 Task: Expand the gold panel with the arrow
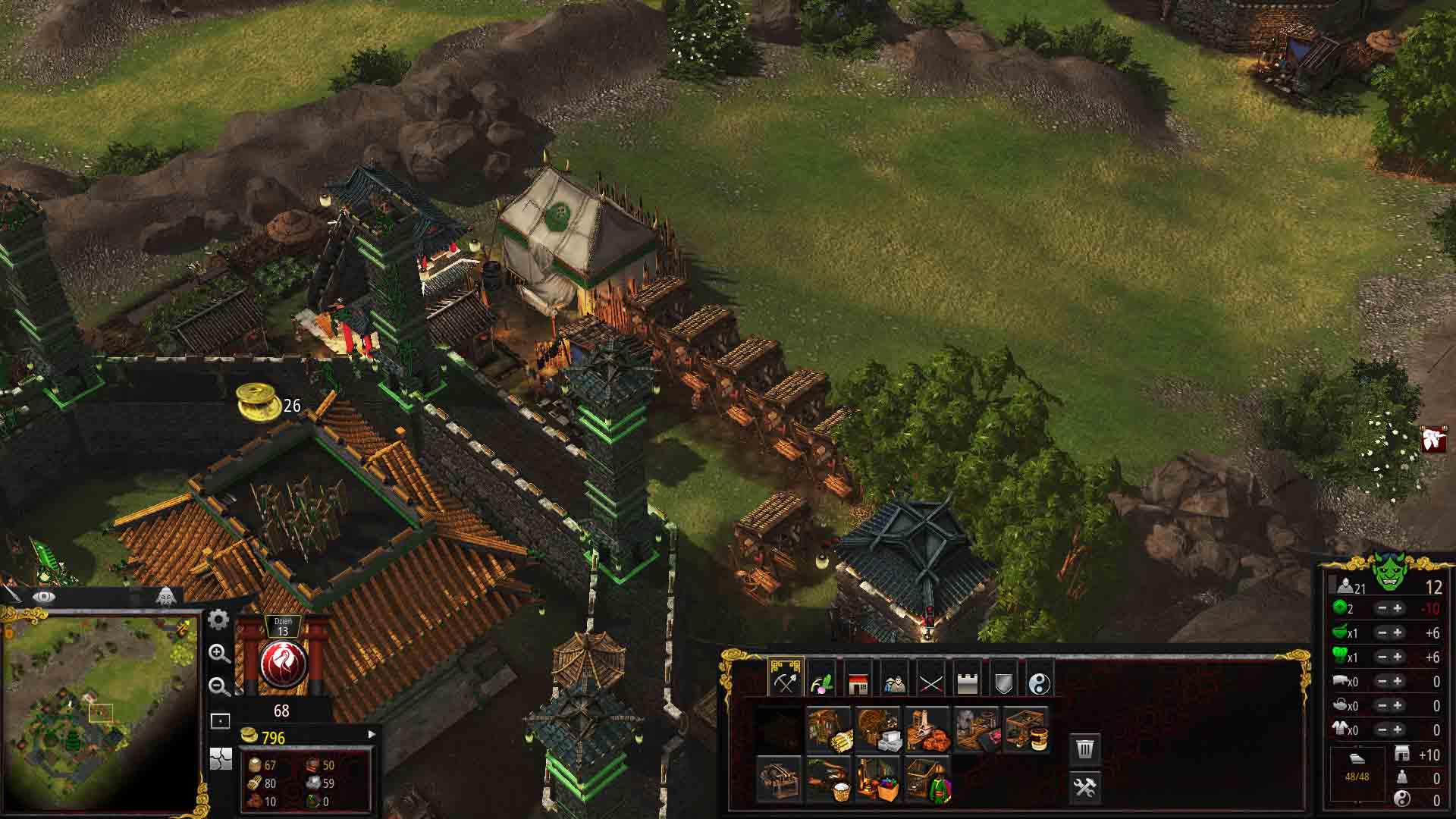tap(372, 734)
